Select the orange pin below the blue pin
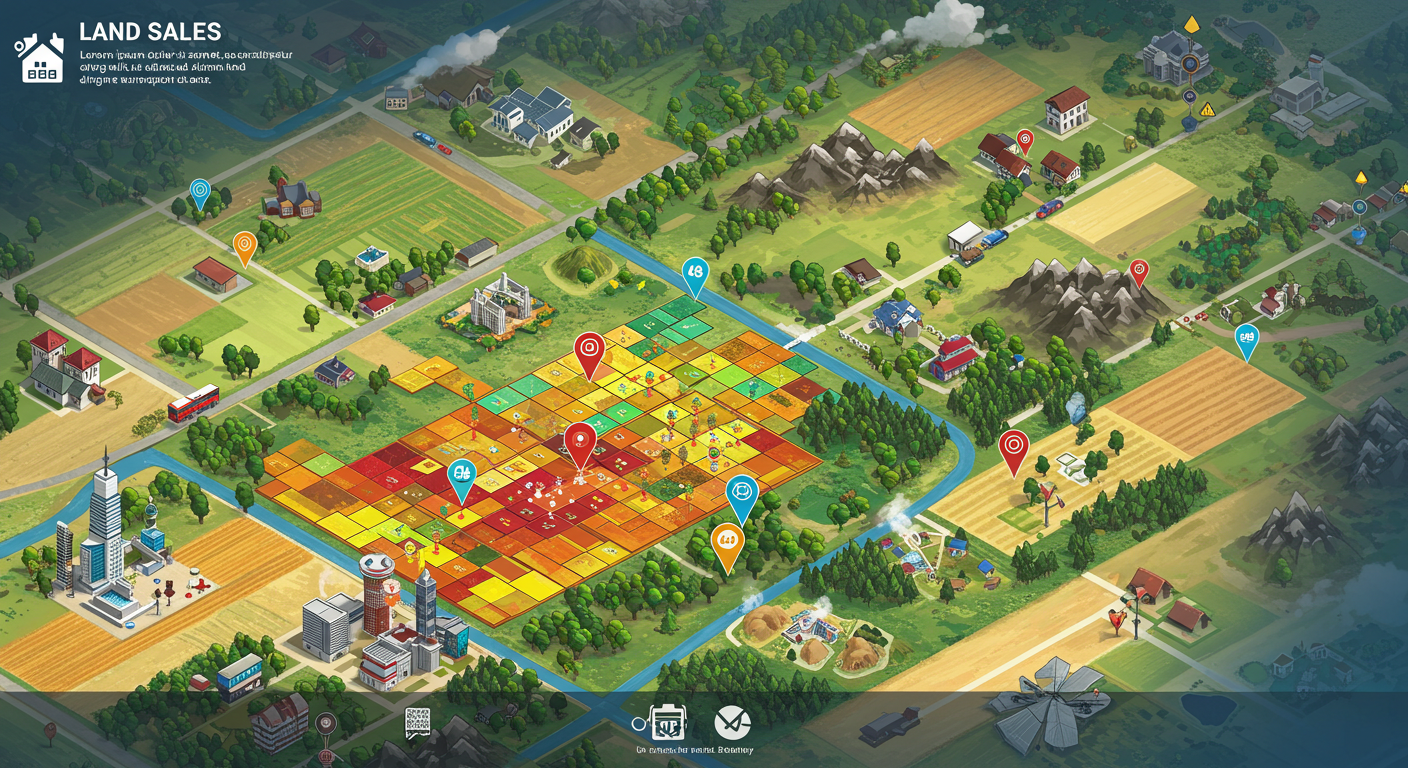Viewport: 1408px width, 768px height. 727,544
